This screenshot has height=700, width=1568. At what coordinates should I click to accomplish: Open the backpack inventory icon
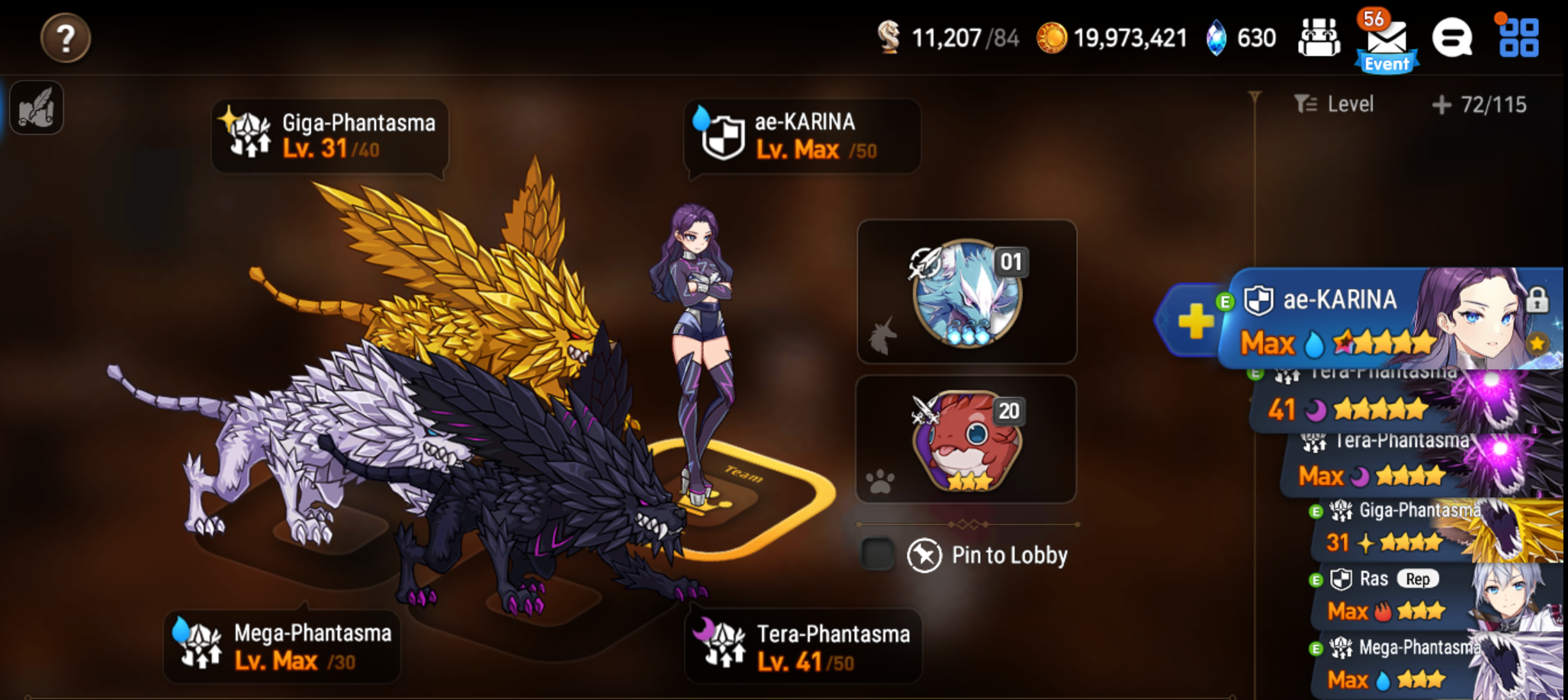[1319, 37]
